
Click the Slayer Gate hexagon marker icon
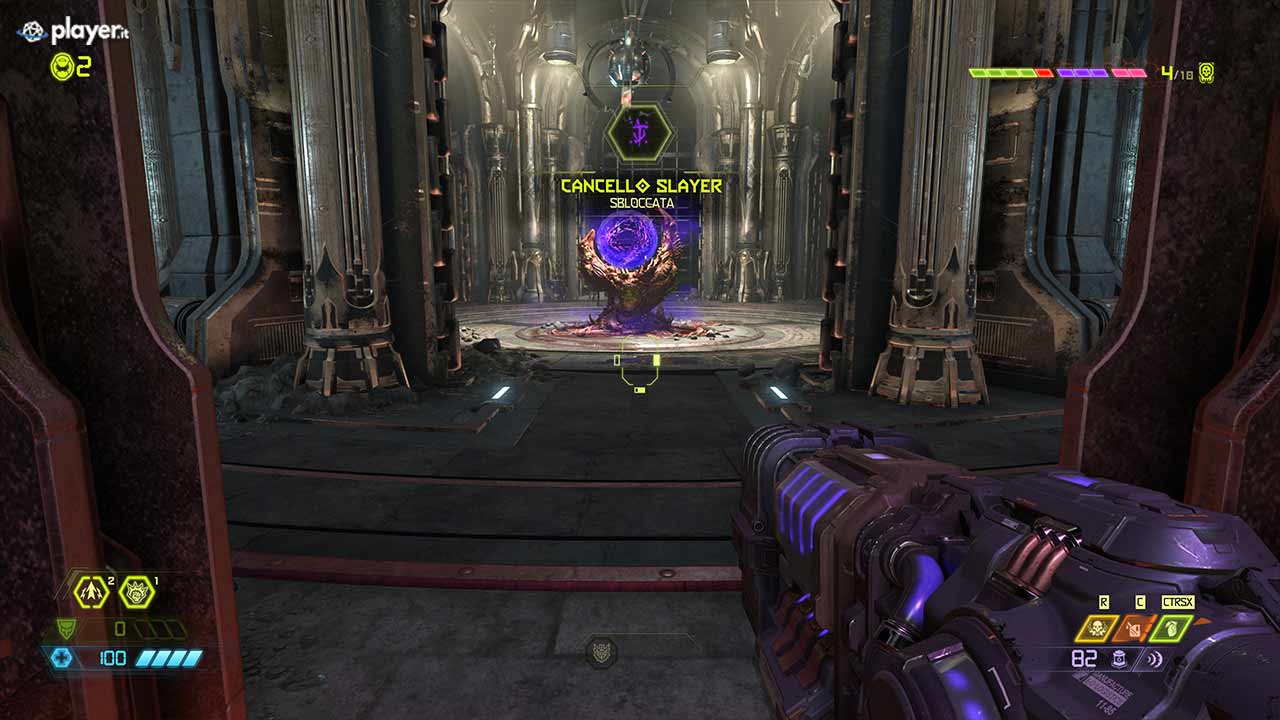[x=639, y=133]
